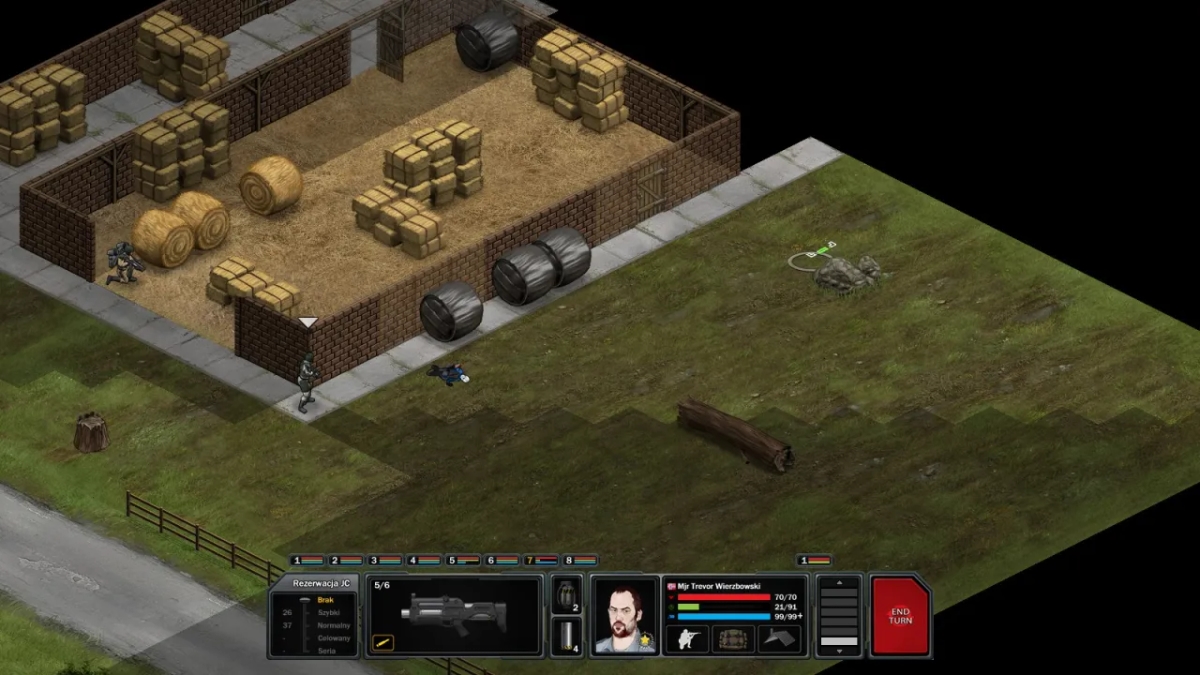Choose the ammo magazine slot
The height and width of the screenshot is (675, 1200).
tap(567, 637)
